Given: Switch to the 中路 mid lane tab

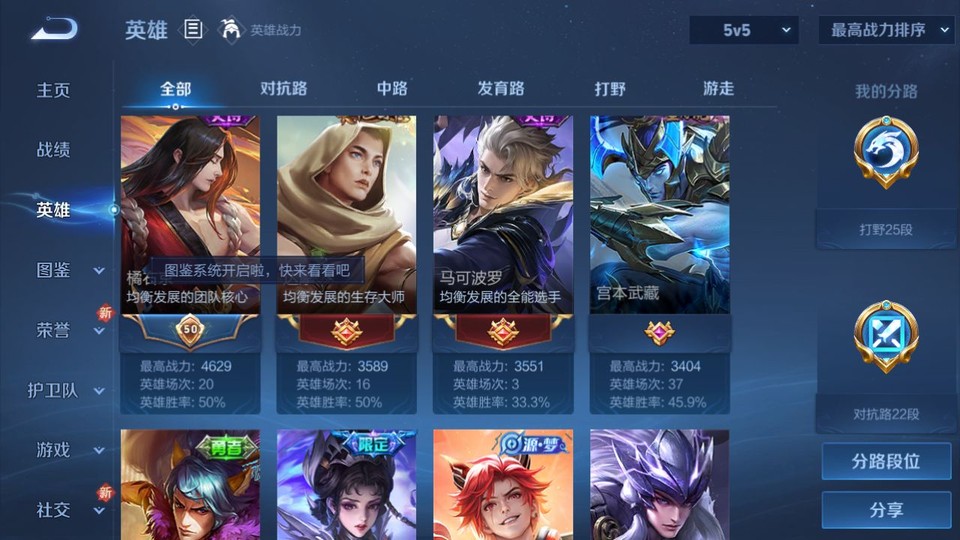Looking at the screenshot, I should click(x=392, y=88).
